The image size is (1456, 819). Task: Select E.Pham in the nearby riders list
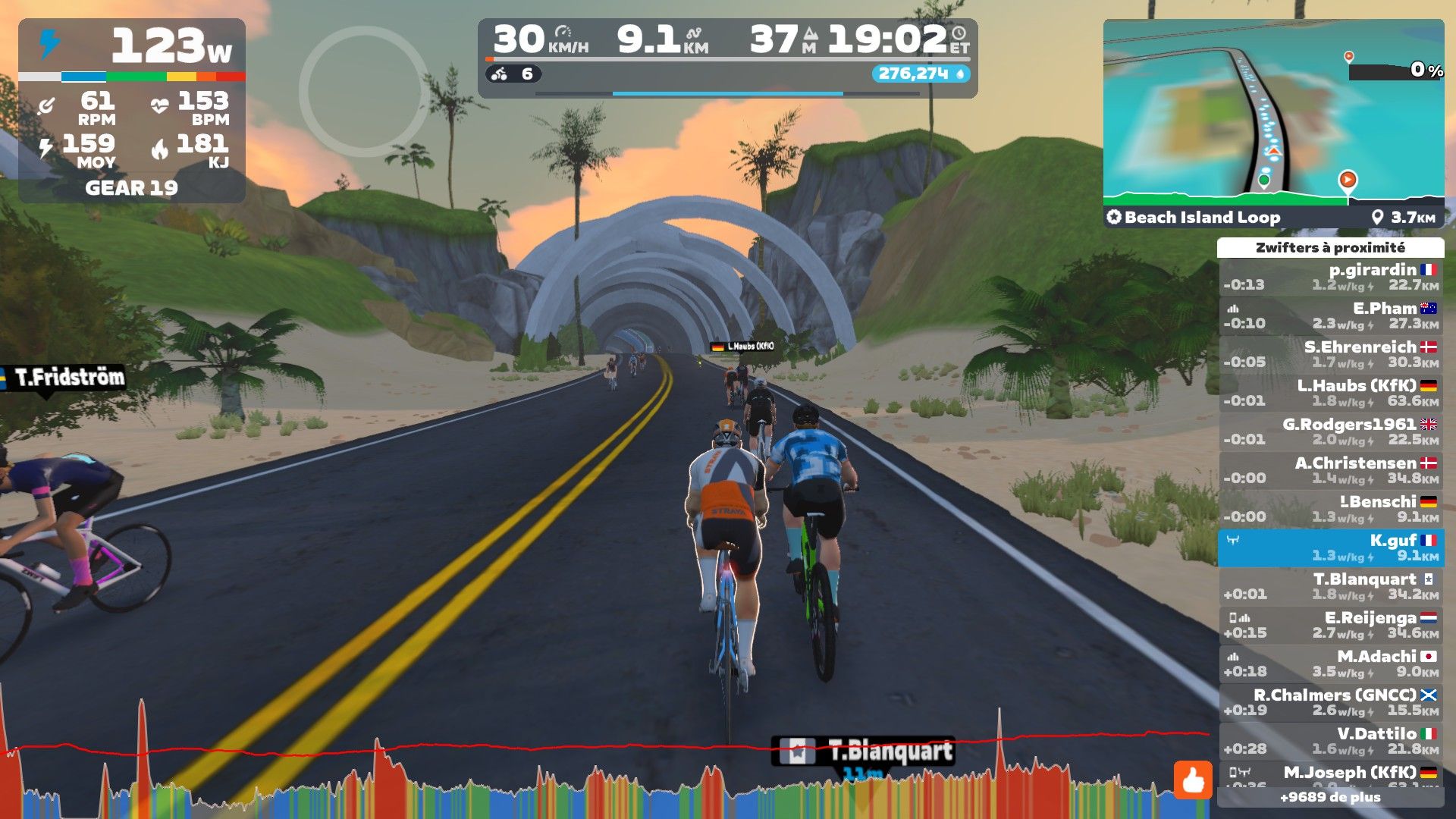click(x=1330, y=316)
